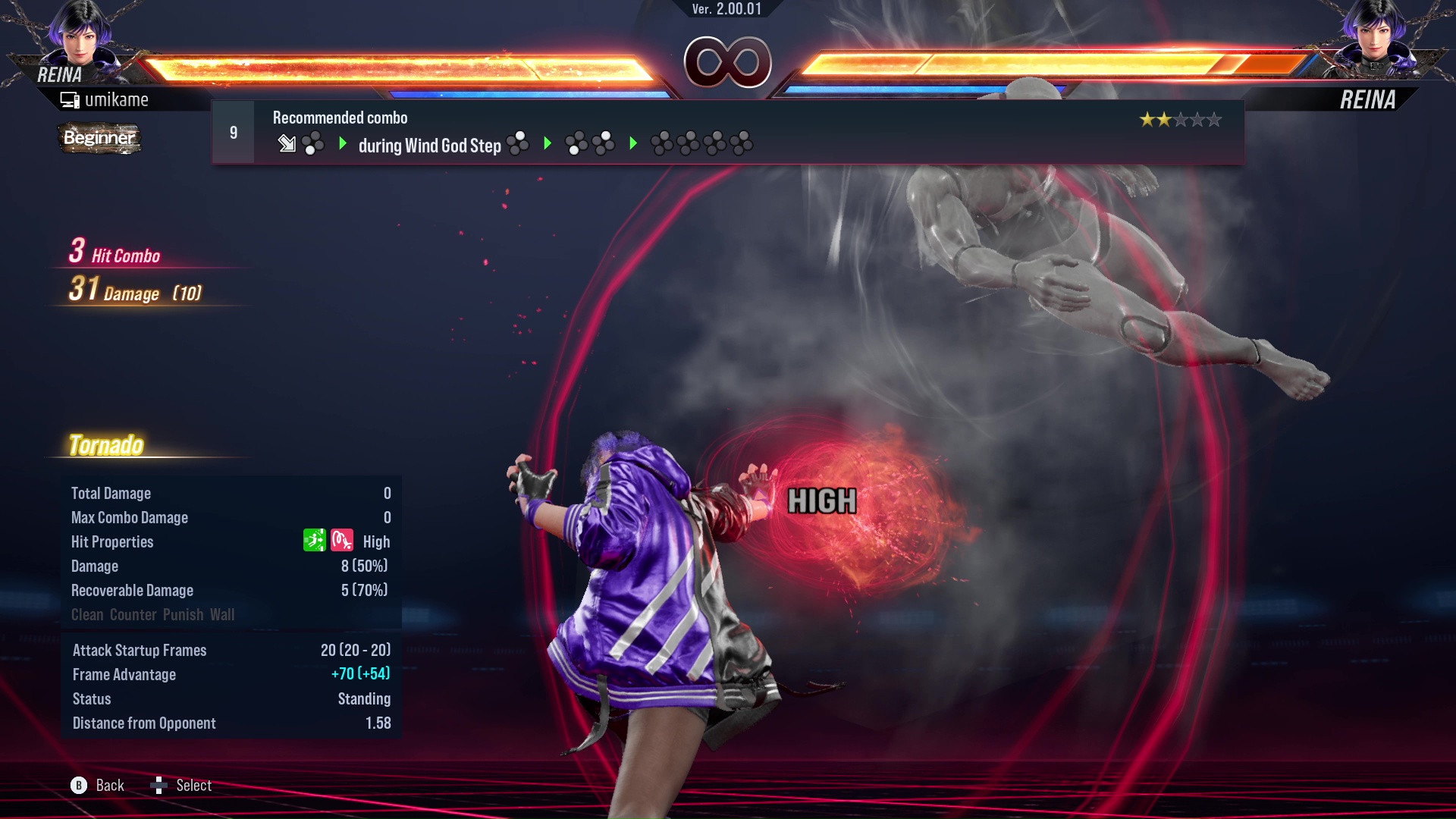Expand the first green arrow in combo sequence
This screenshot has width=1456, height=819.
(x=343, y=144)
